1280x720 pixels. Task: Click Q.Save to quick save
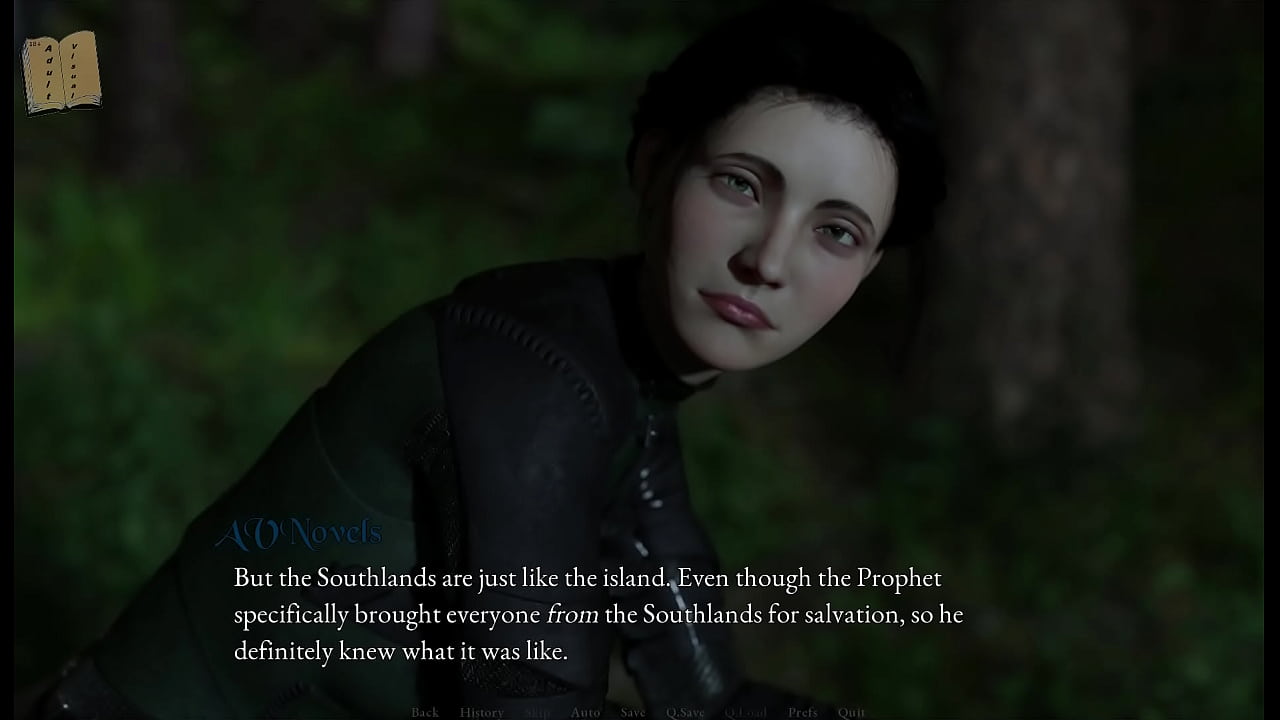coord(685,712)
